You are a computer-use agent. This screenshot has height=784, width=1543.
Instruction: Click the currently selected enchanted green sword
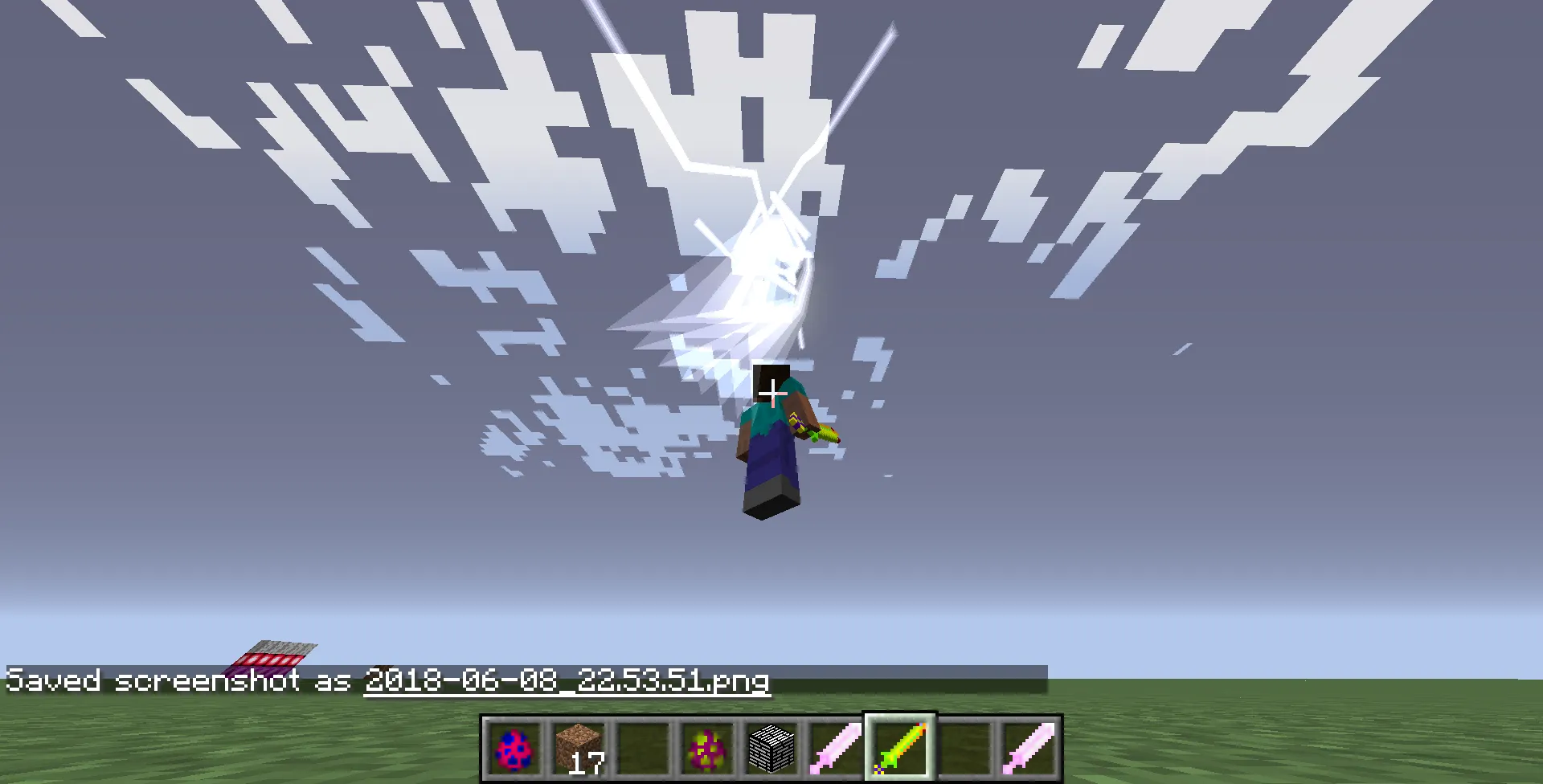click(898, 747)
